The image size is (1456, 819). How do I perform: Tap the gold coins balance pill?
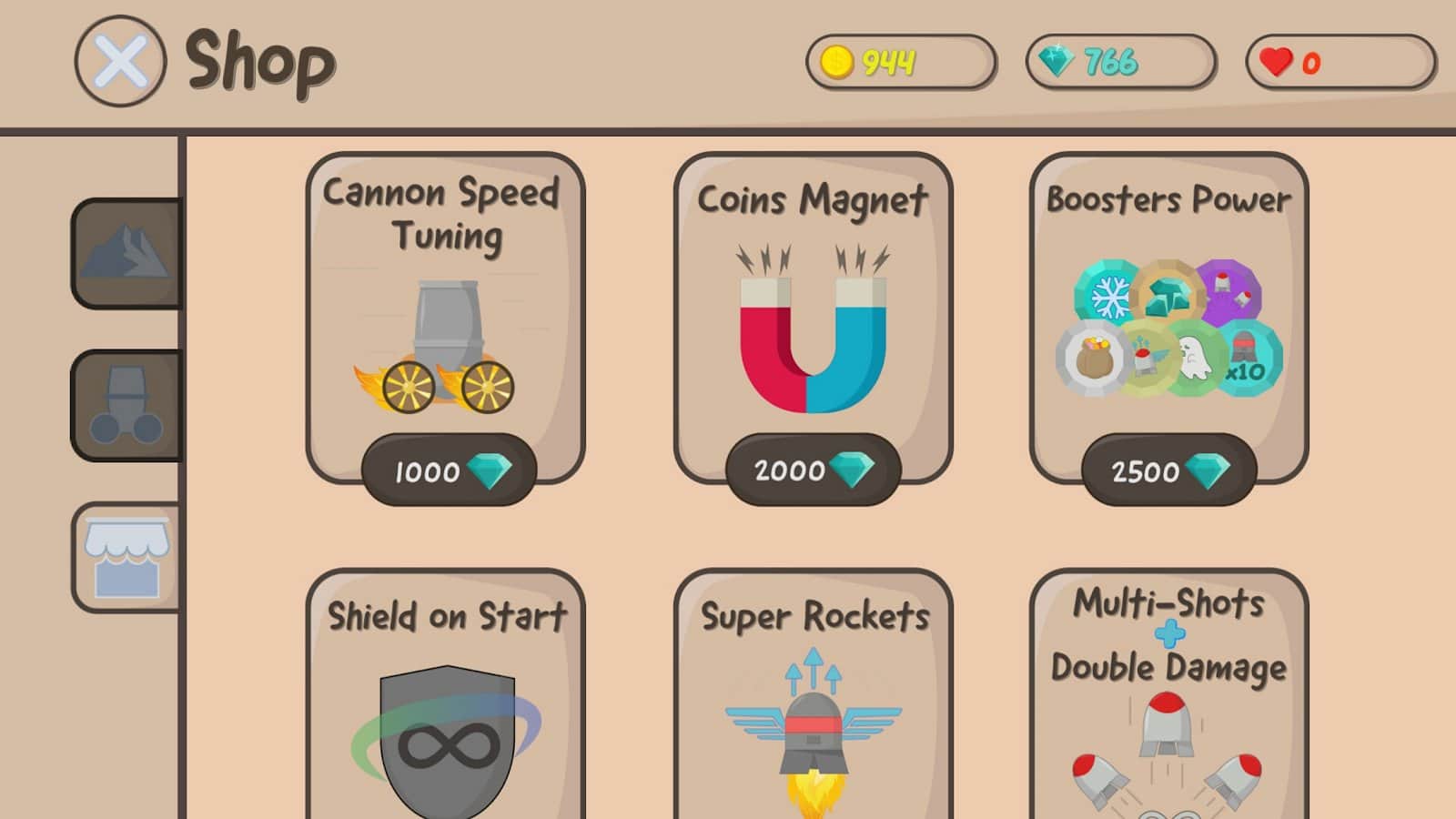point(901,62)
